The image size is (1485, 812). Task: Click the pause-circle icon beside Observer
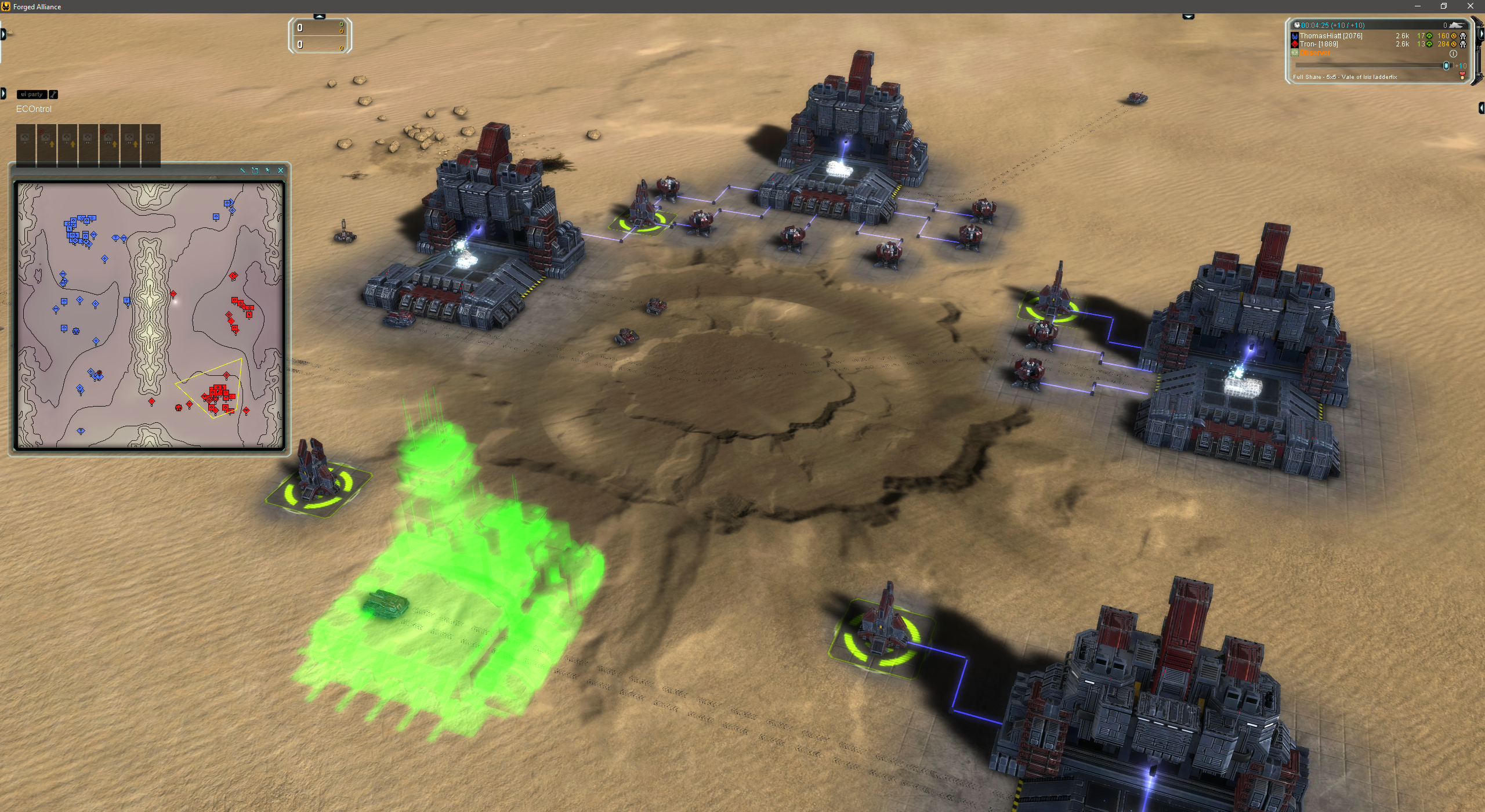[1453, 53]
